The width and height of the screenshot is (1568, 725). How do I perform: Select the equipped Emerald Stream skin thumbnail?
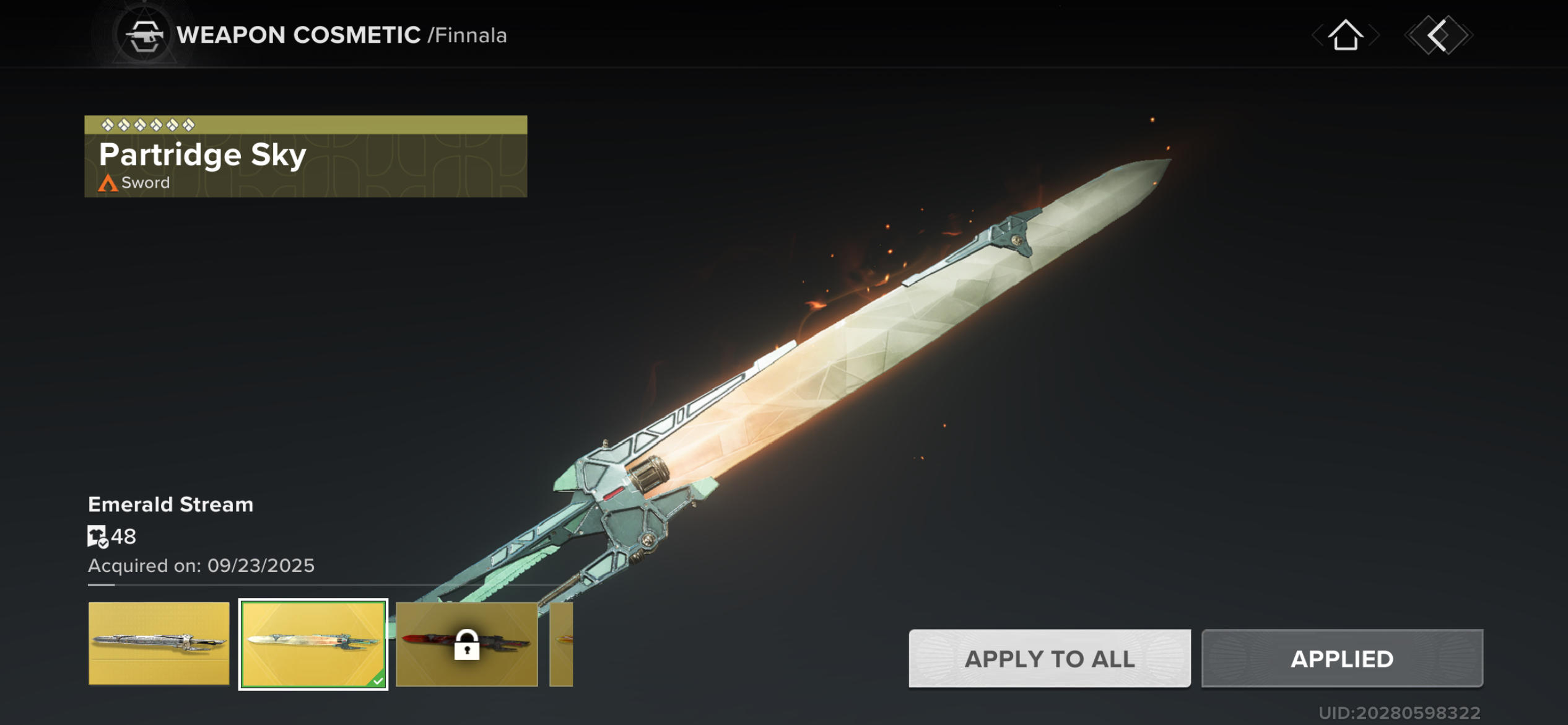(x=313, y=643)
